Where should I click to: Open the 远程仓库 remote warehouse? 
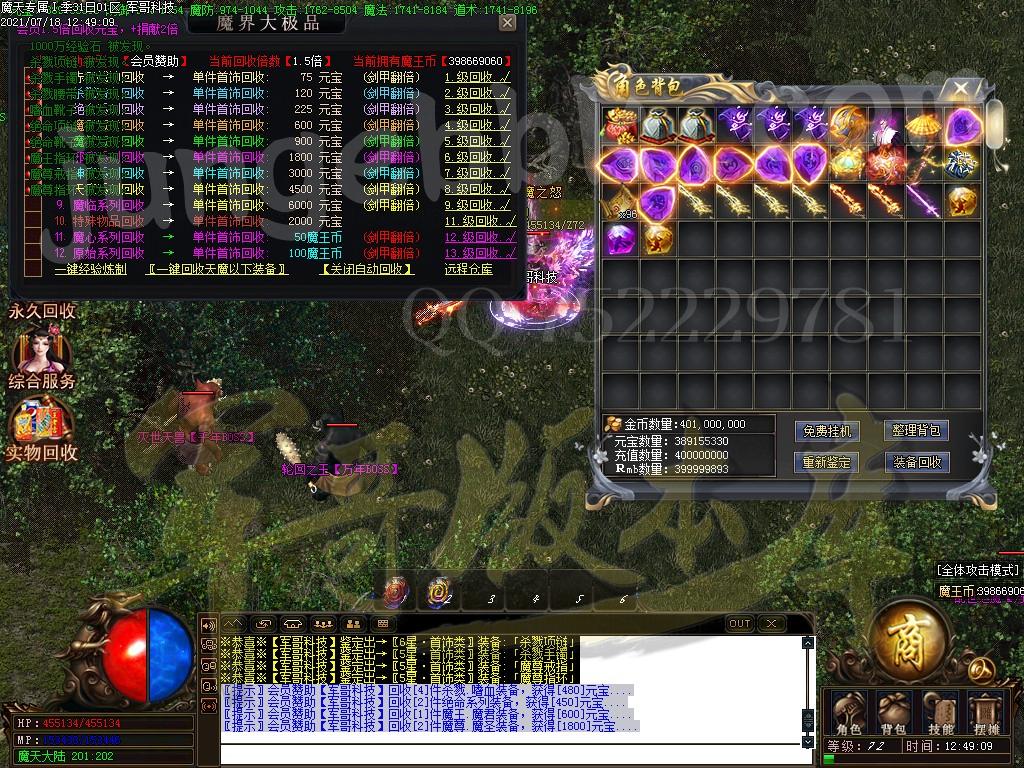pos(469,269)
